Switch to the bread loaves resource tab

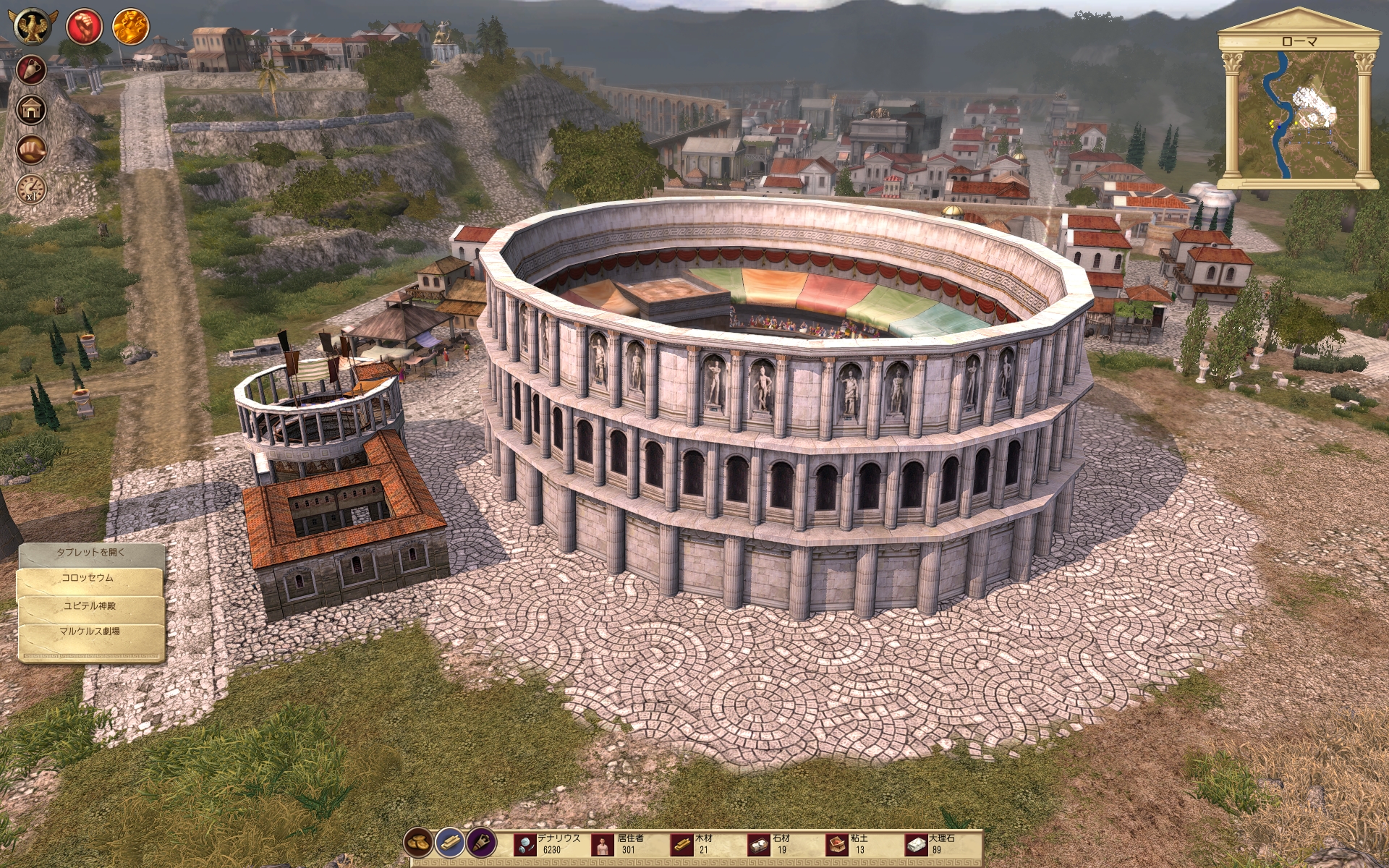(418, 842)
